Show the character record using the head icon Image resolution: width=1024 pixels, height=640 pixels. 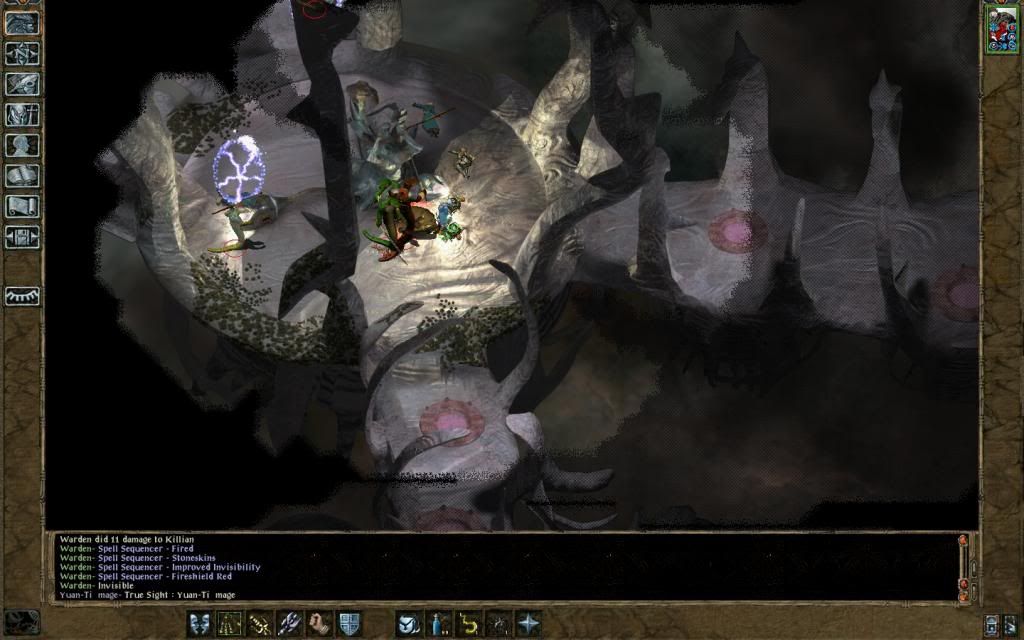click(x=22, y=145)
